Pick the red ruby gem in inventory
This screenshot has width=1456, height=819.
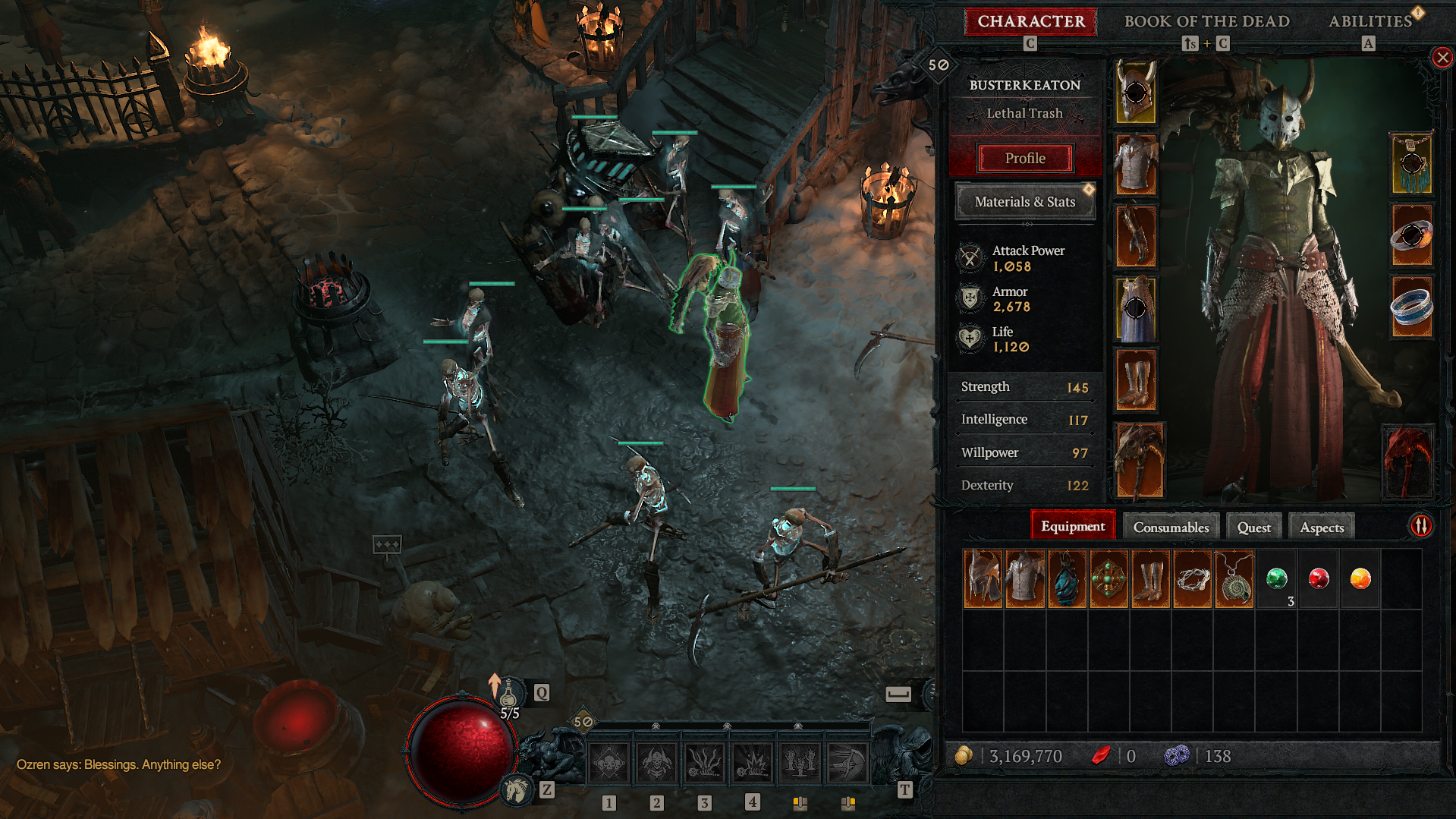click(1319, 579)
